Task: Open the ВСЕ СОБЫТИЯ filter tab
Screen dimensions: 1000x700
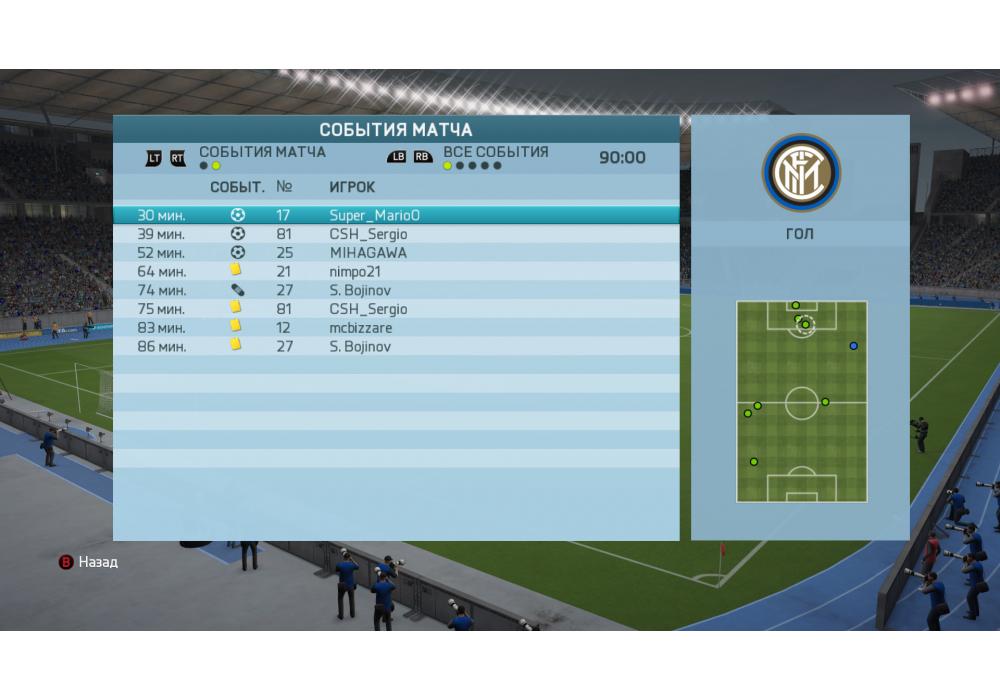Action: click(x=495, y=153)
